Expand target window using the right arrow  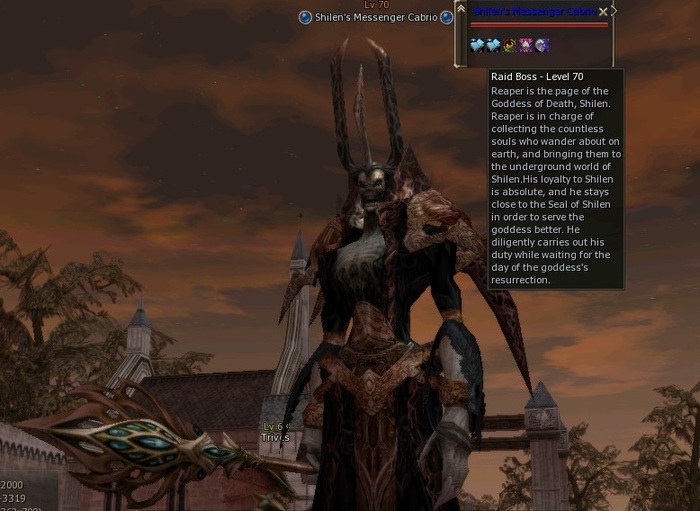(614, 11)
